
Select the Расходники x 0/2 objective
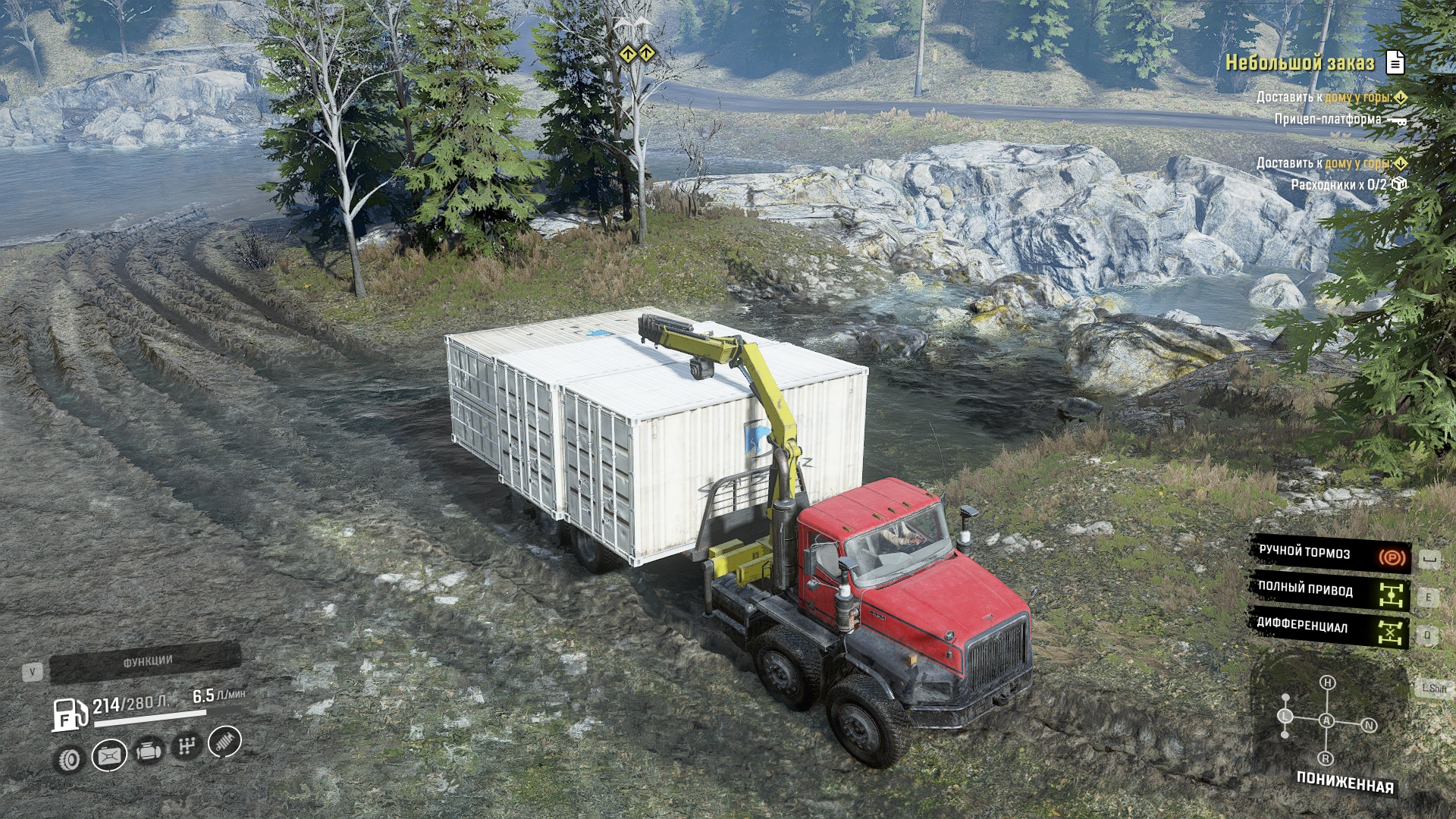click(1338, 184)
